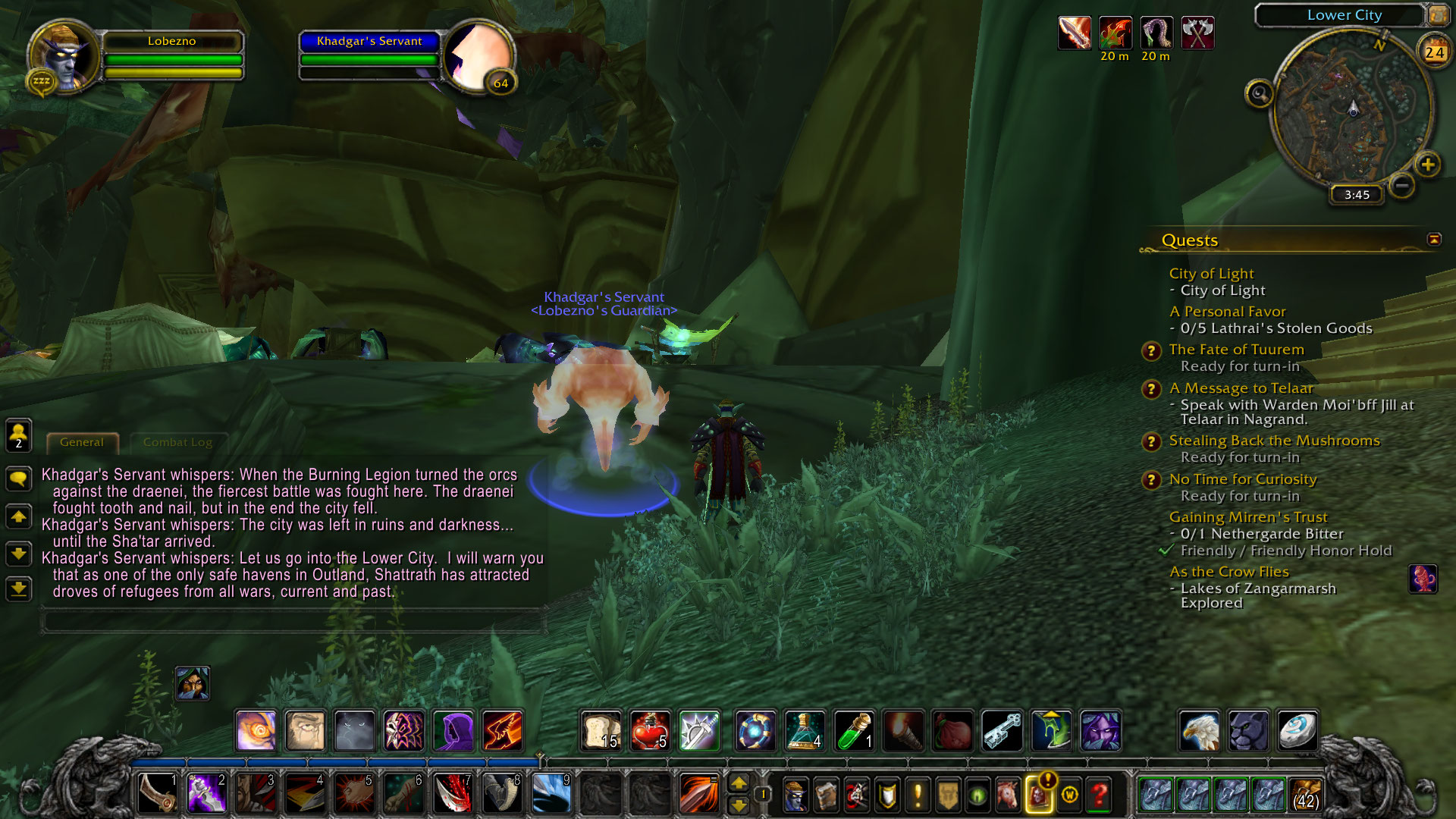
Task: Select The Fate of Tuurem quest
Action: 1236,350
